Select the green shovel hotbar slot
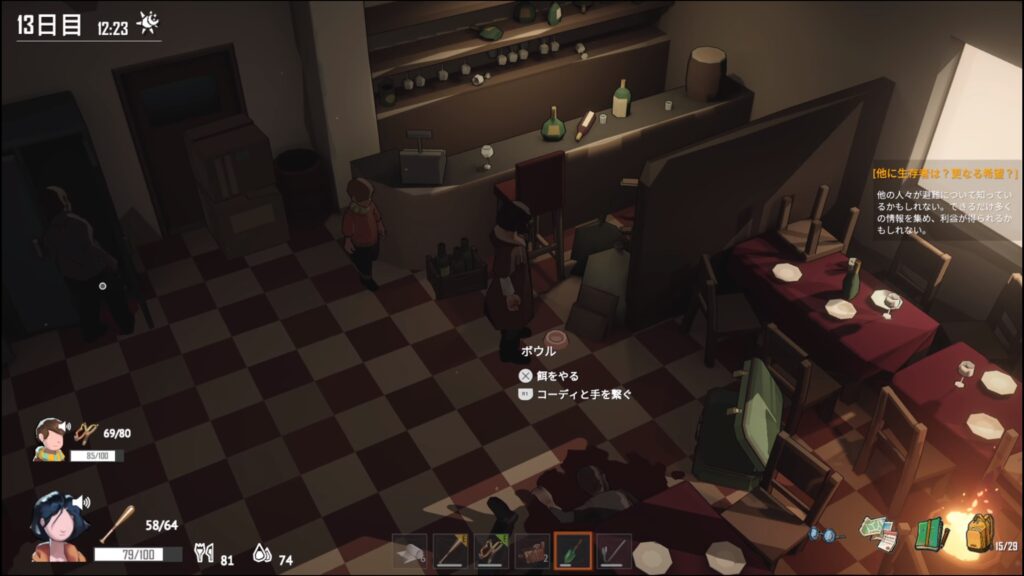Image resolution: width=1024 pixels, height=576 pixels. [x=573, y=551]
